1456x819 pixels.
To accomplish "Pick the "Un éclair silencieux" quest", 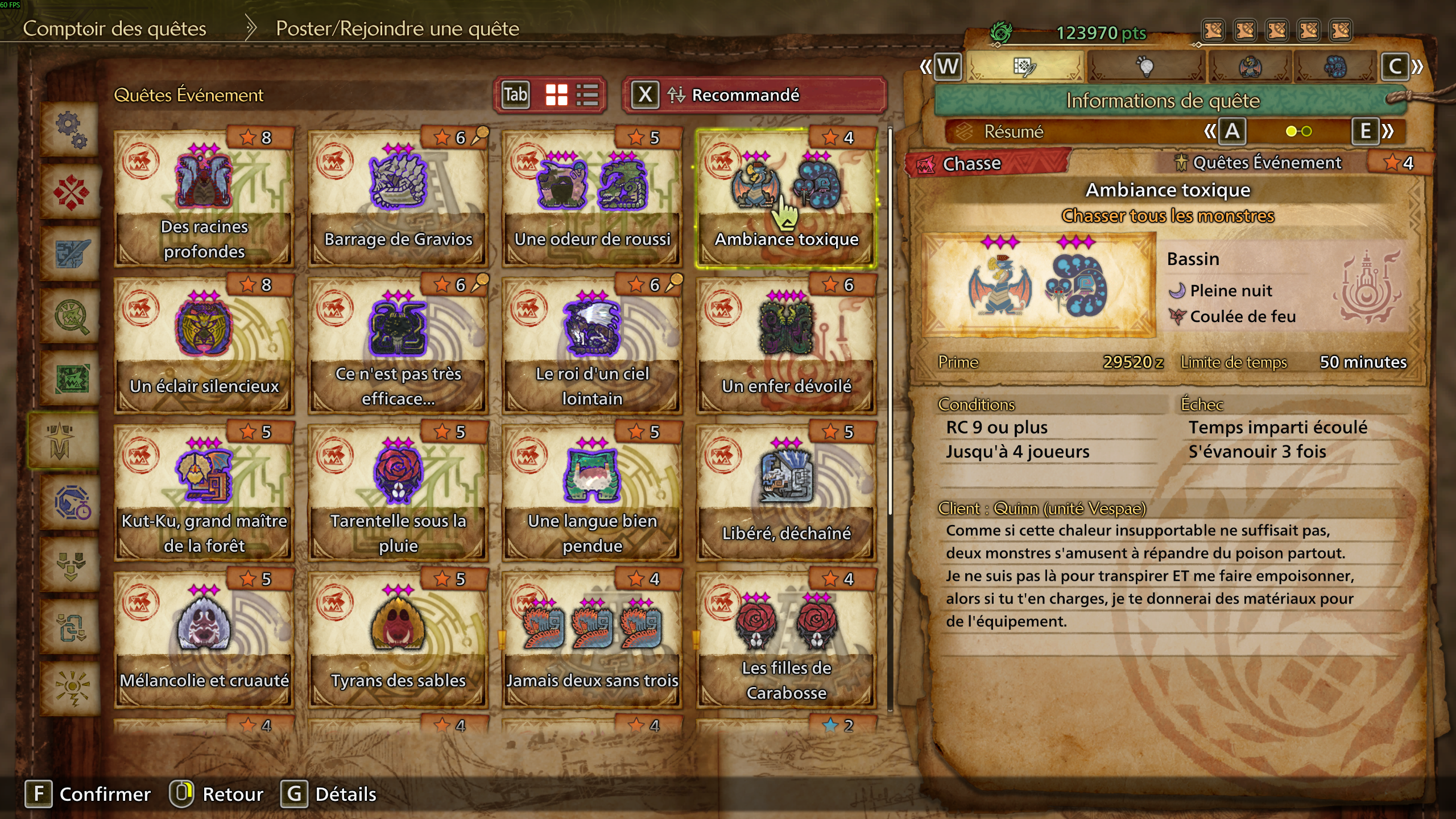I will point(204,346).
